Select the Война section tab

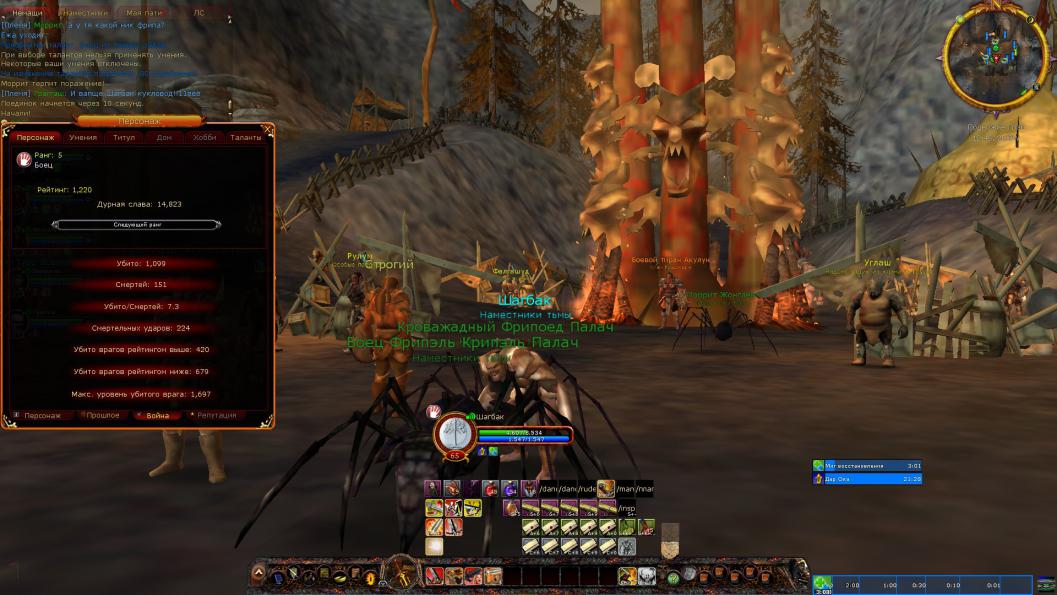(x=158, y=415)
